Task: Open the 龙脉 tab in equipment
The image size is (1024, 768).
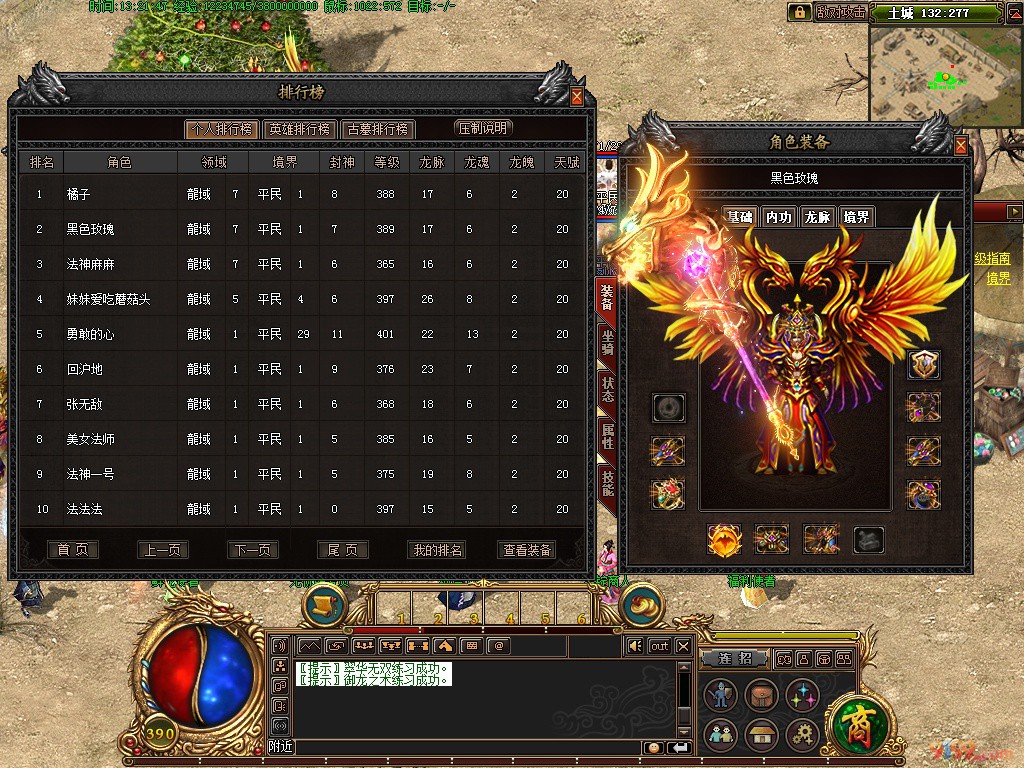Action: 817,217
